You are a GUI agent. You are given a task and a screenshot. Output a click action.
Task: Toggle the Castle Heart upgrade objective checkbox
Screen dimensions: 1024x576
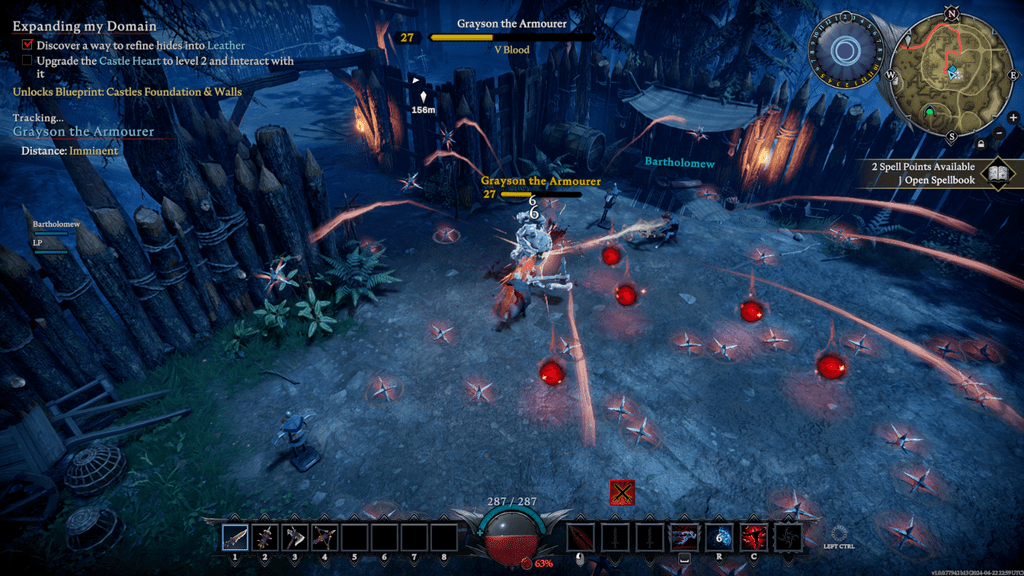click(x=27, y=61)
